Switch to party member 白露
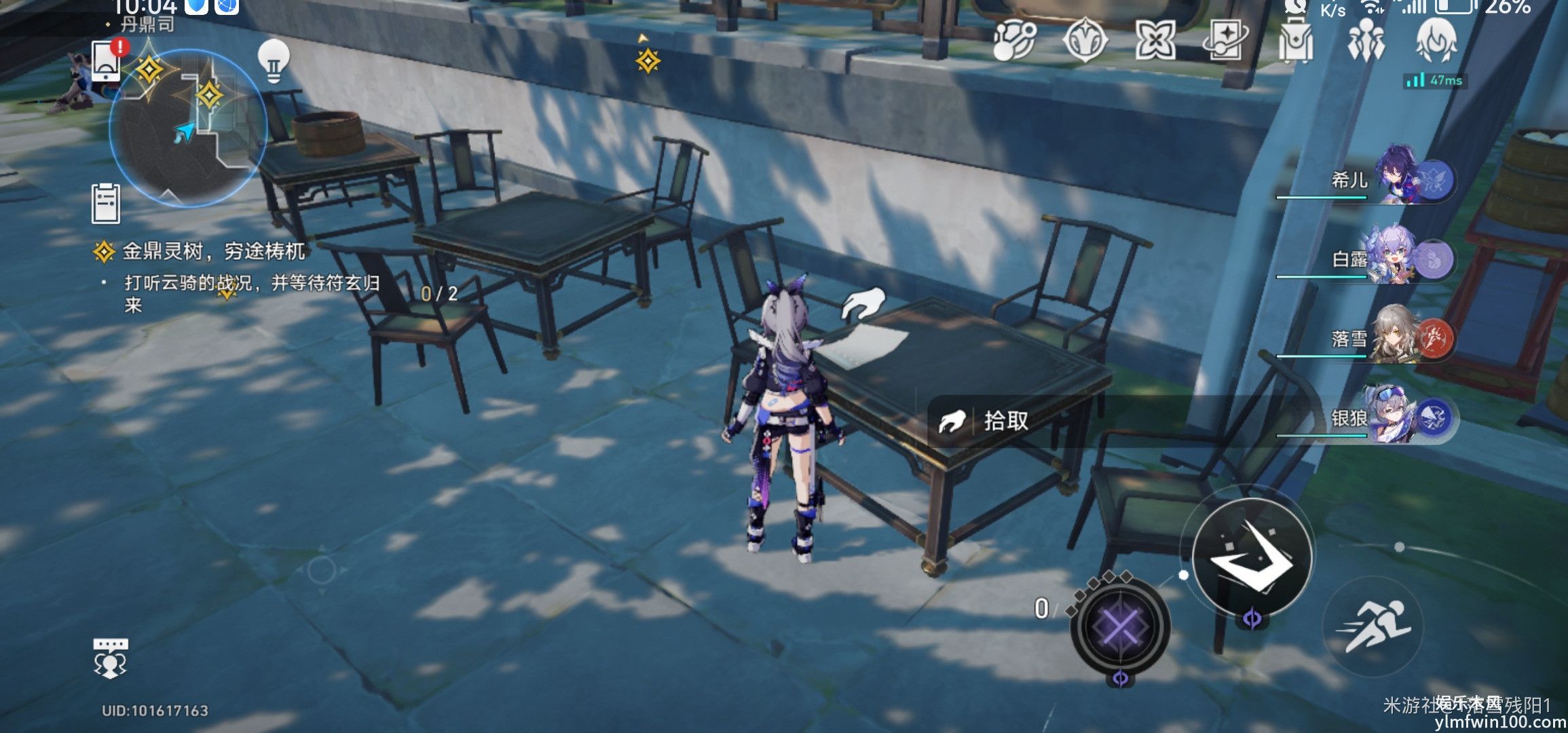The height and width of the screenshot is (733, 1568). point(1398,259)
